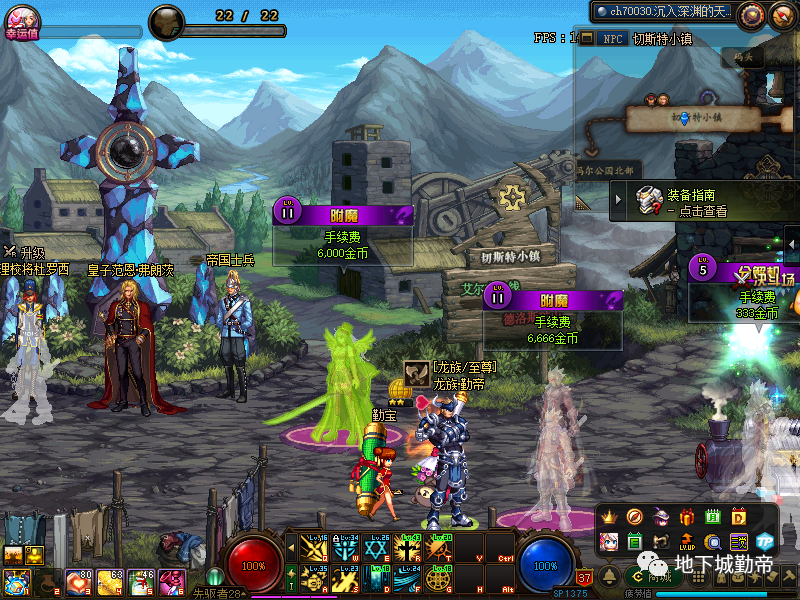Open the magnifying glass search icon

(712, 542)
